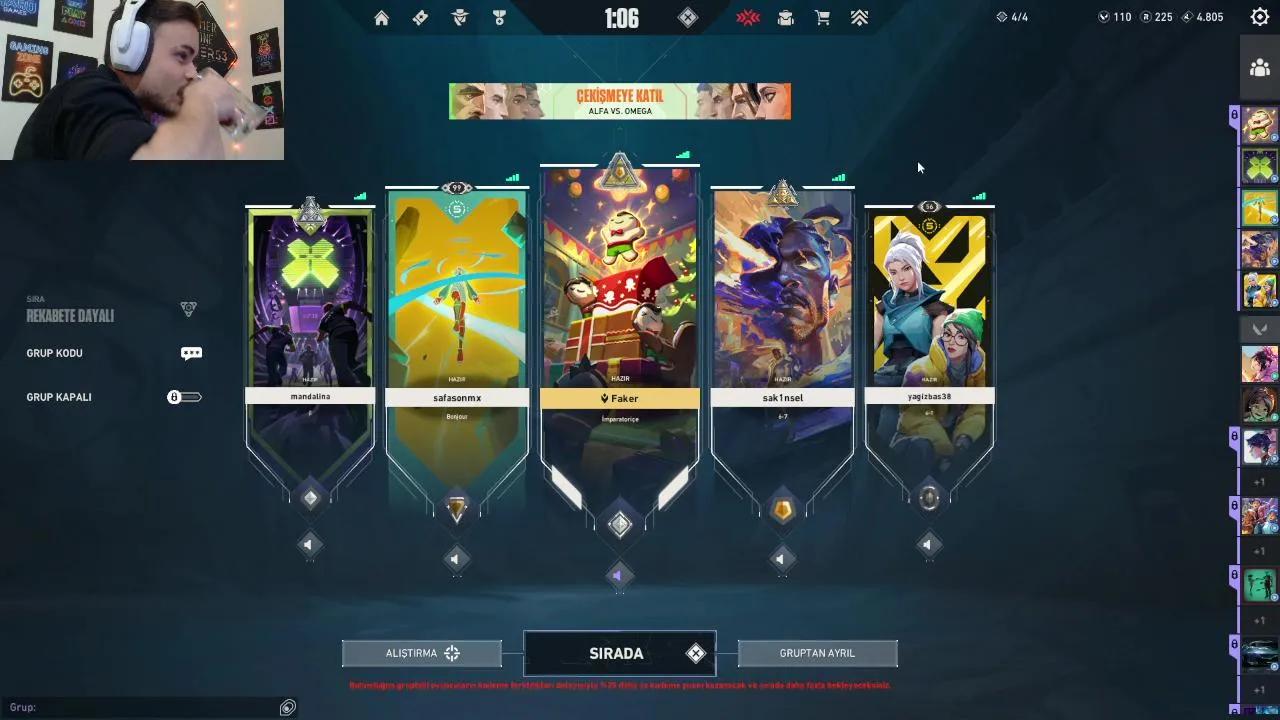The height and width of the screenshot is (720, 1280).
Task: Click the ALIŞTIRMA practice button
Action: [x=421, y=653]
